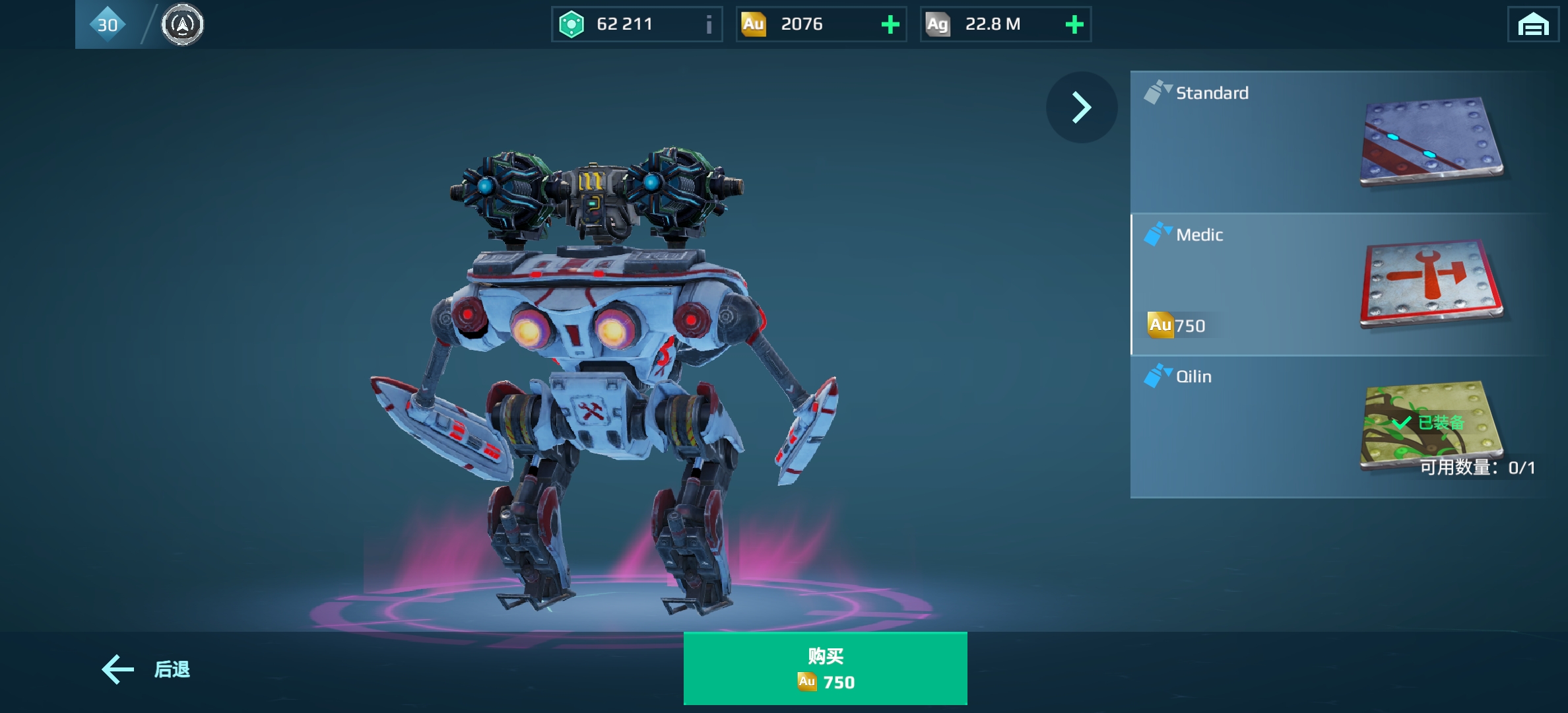Add more silver with the Ag plus button

click(x=1074, y=25)
